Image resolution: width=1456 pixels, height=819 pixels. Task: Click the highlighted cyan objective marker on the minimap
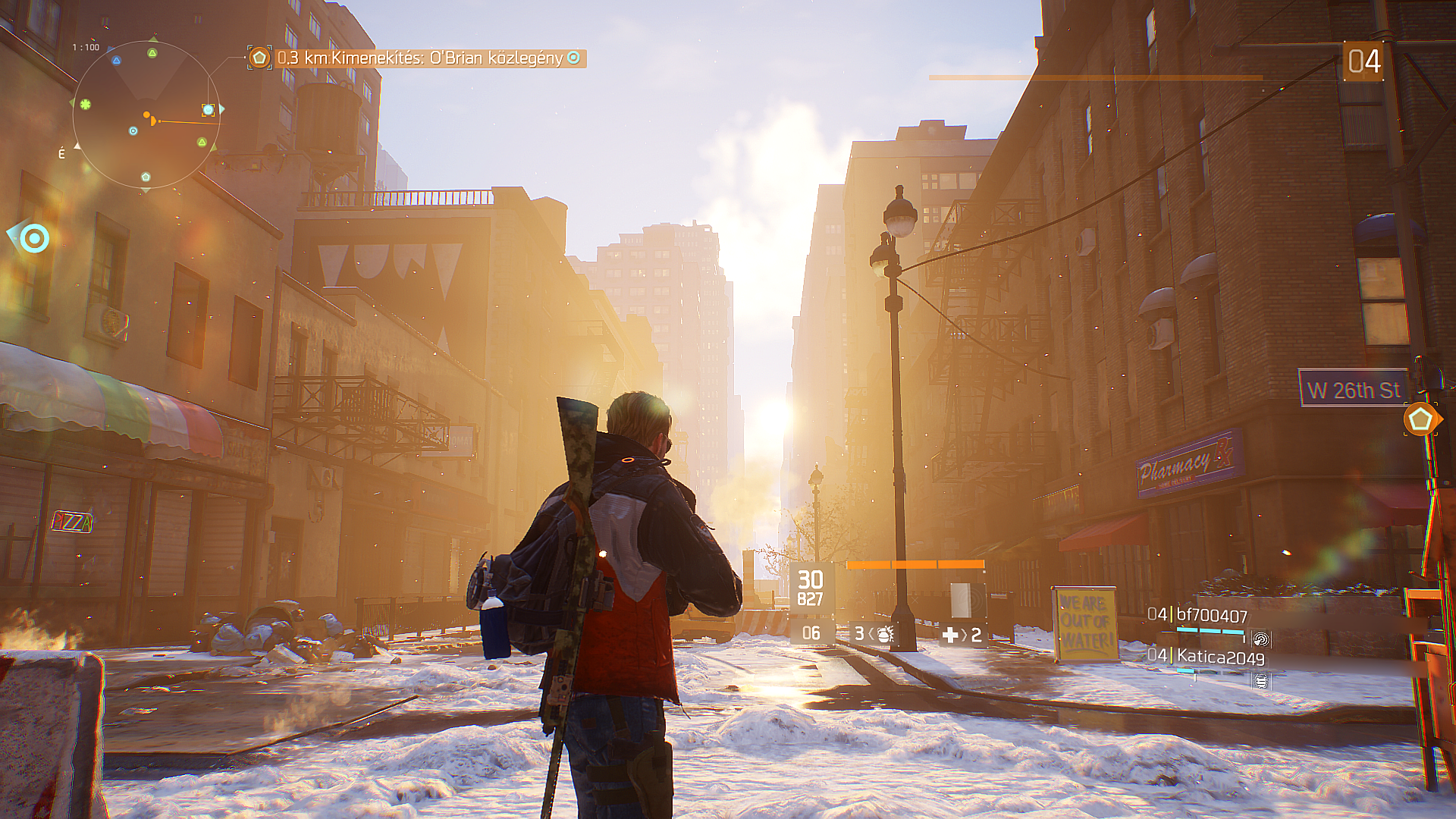coord(208,110)
